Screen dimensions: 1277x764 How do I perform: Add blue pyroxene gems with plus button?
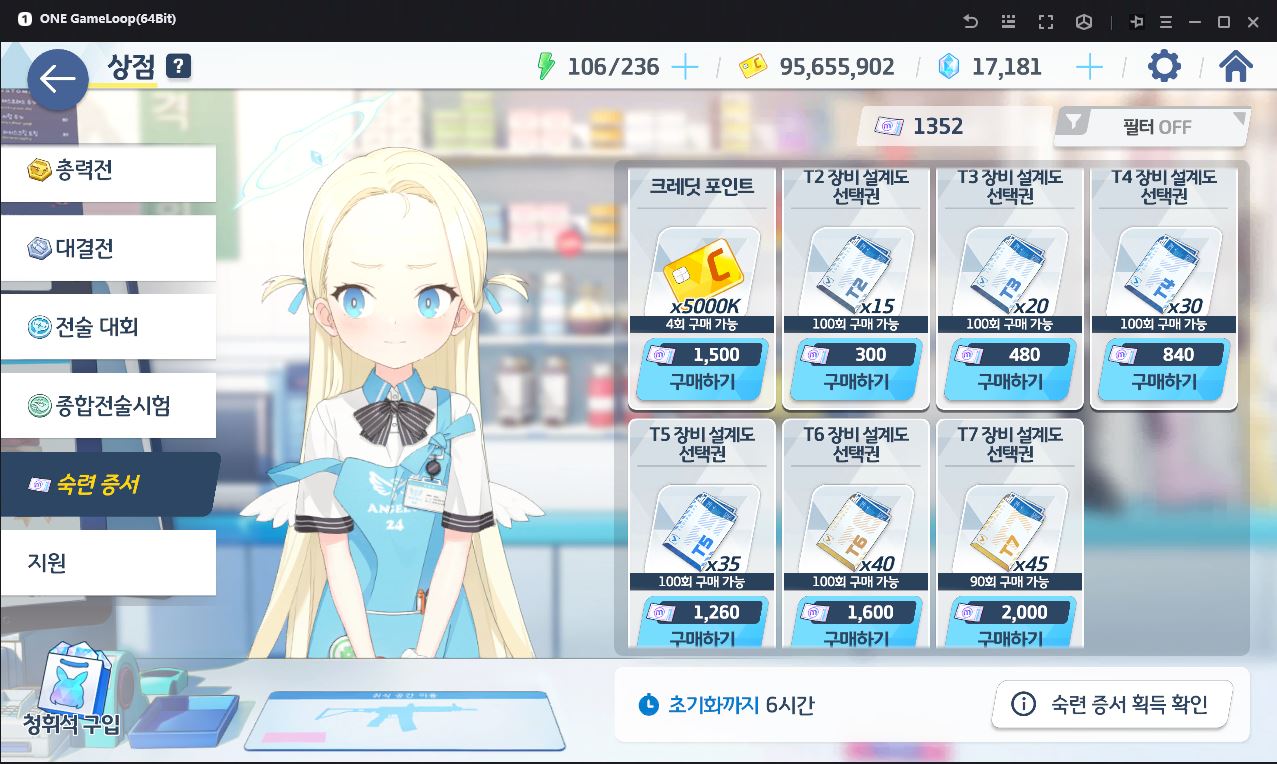coord(1089,67)
